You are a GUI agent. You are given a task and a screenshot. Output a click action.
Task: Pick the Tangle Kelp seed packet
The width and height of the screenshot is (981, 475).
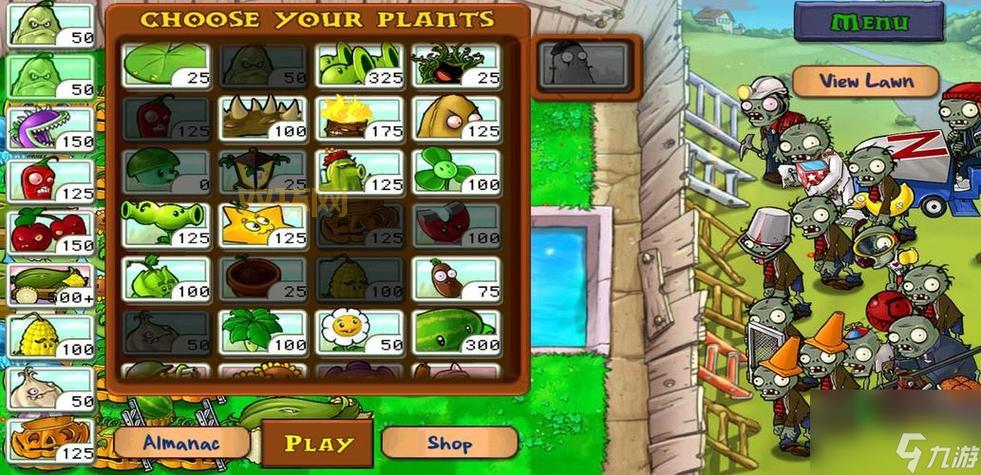pos(457,65)
